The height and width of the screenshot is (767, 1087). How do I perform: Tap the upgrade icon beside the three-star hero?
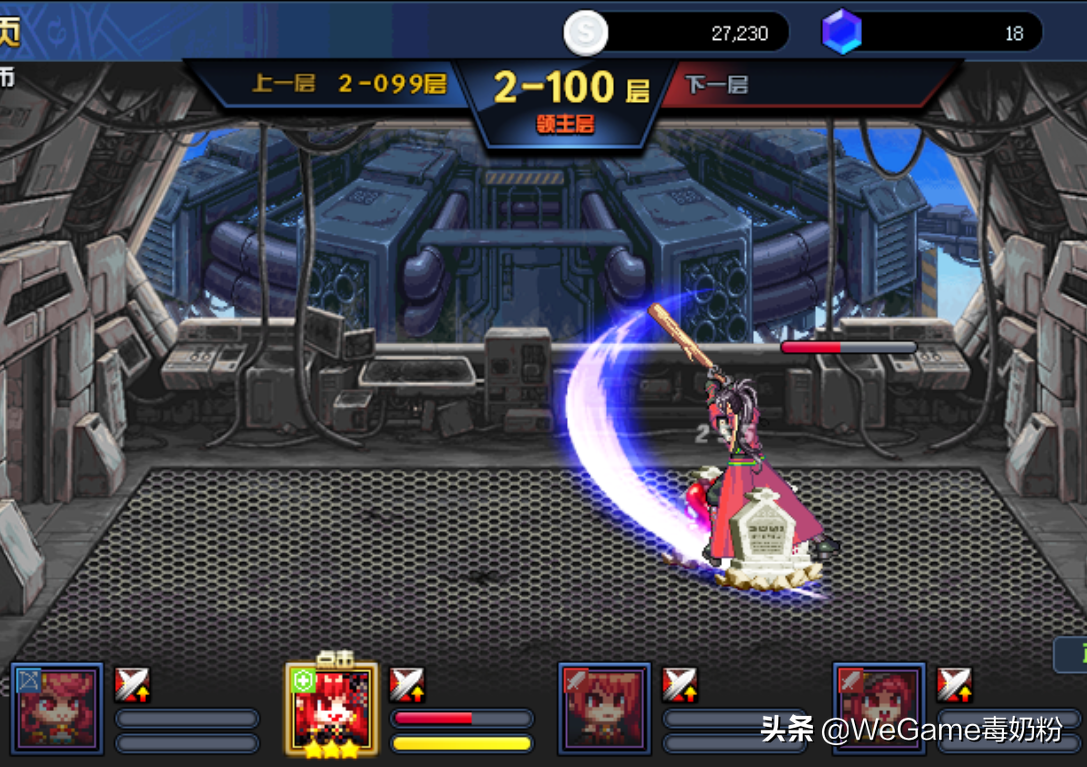(x=407, y=685)
